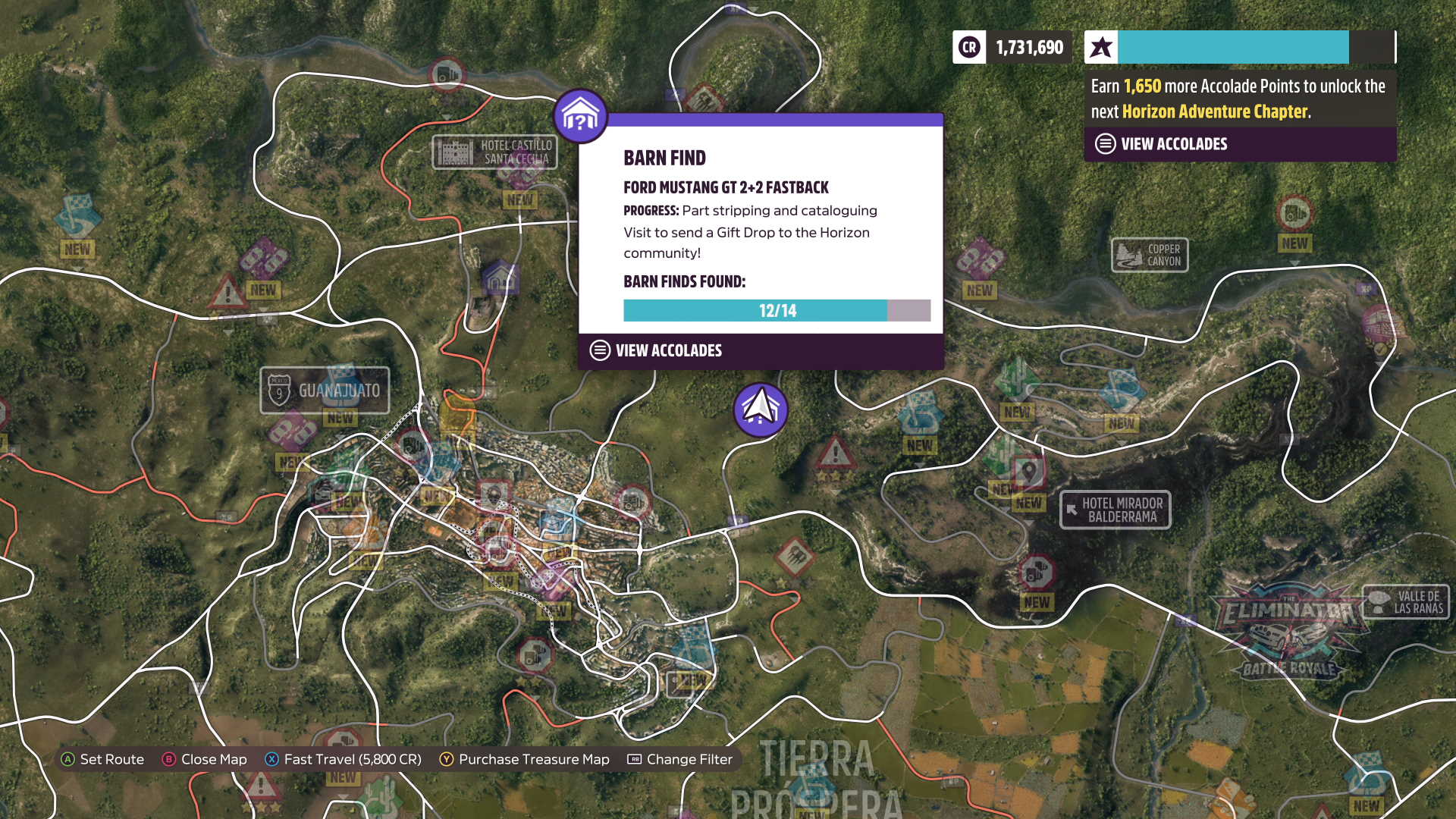Viewport: 1456px width, 819px height.
Task: Choose the Valle de Las Ranas label
Action: 1406,602
